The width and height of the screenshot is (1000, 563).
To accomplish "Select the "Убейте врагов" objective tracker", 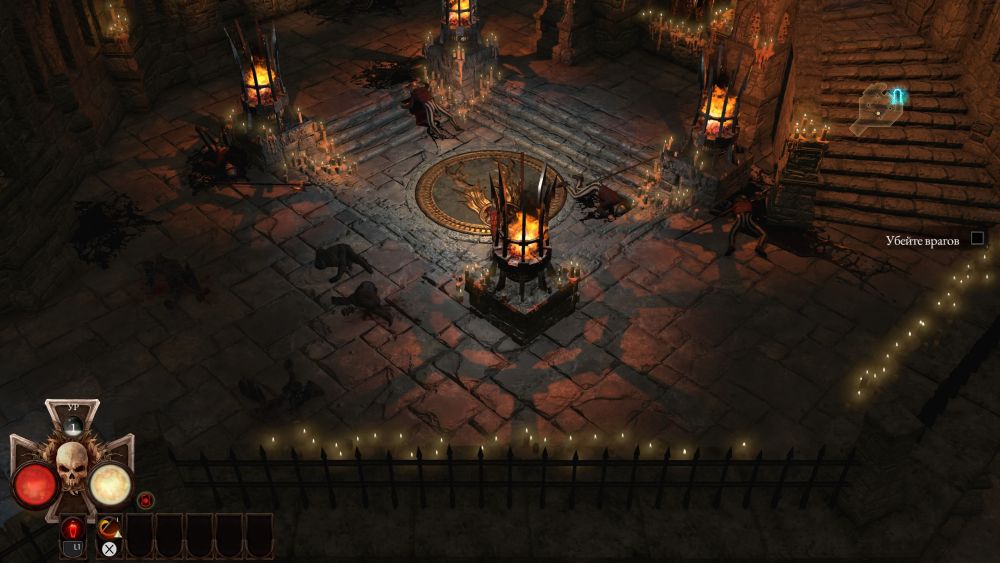I will 921,240.
